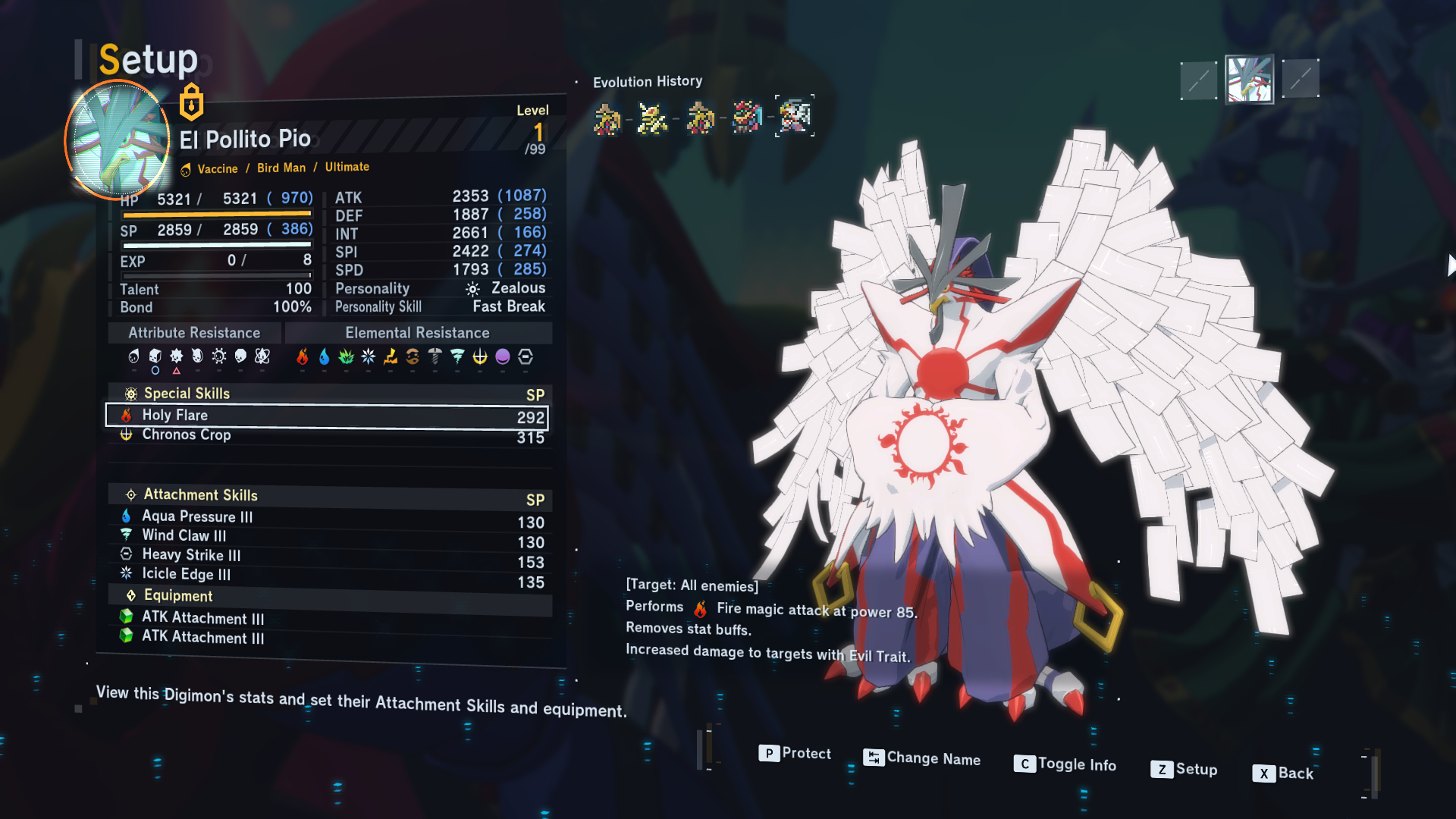Select the highlighted Digimon portrait thumbnail

tap(1249, 80)
